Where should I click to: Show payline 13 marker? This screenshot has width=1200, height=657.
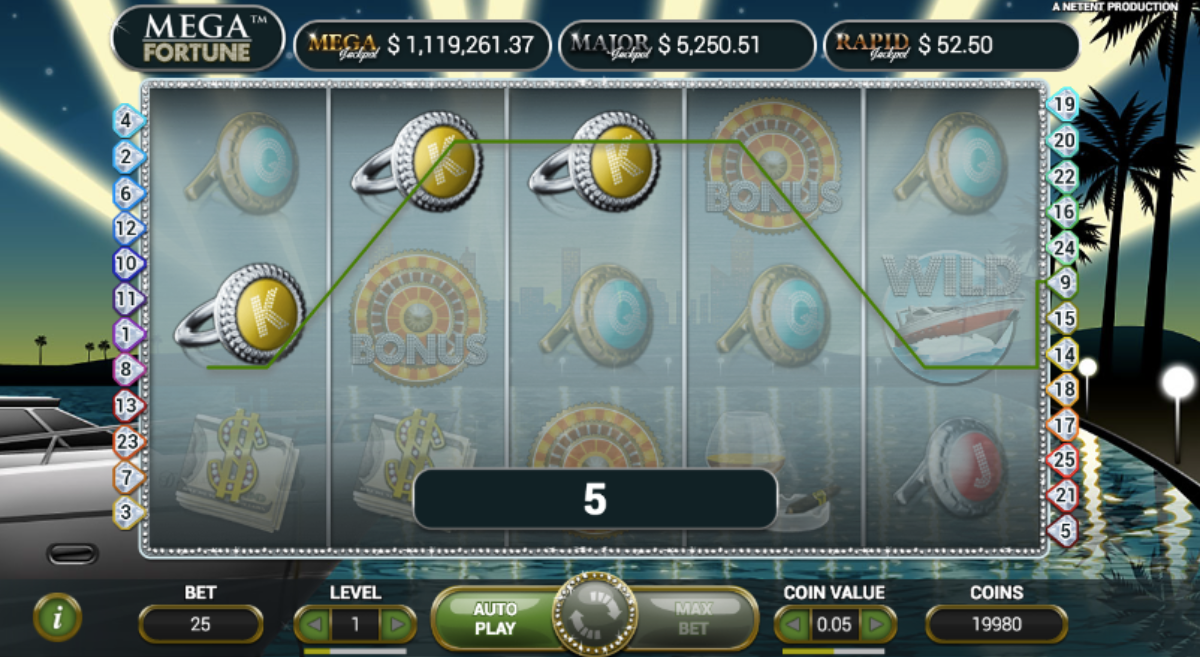(x=127, y=406)
